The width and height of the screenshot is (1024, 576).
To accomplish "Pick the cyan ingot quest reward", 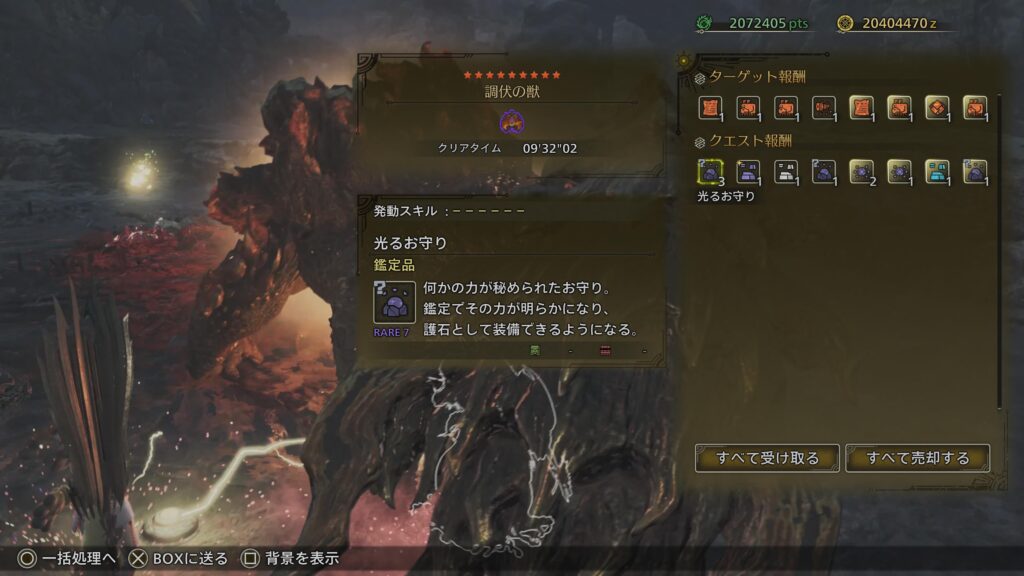I will 937,172.
